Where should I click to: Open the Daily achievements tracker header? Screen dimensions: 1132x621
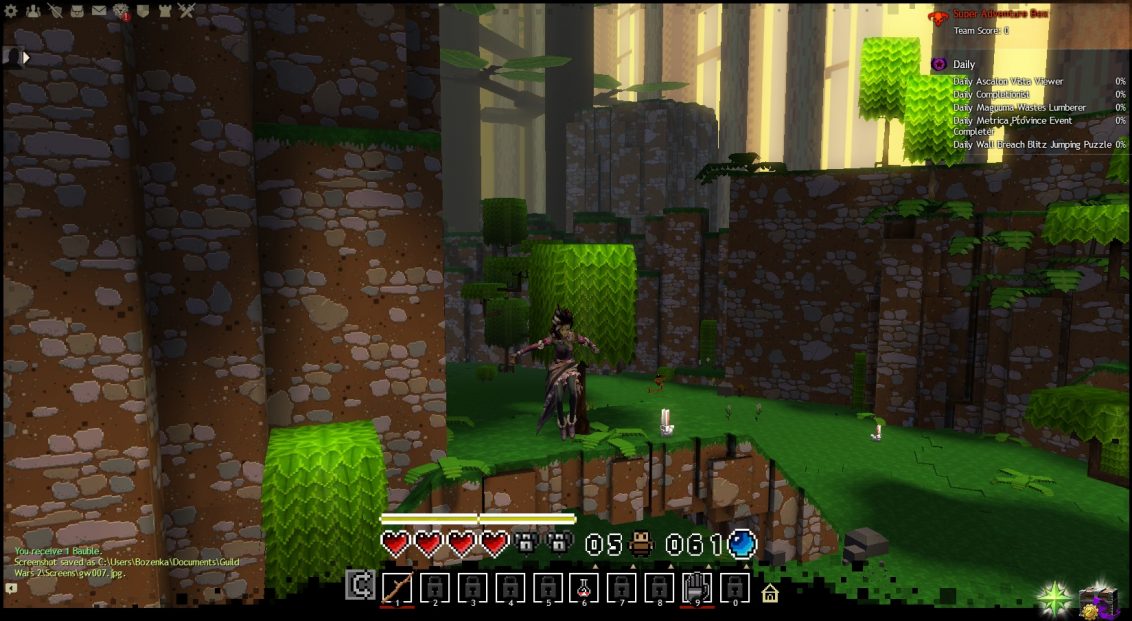[964, 64]
